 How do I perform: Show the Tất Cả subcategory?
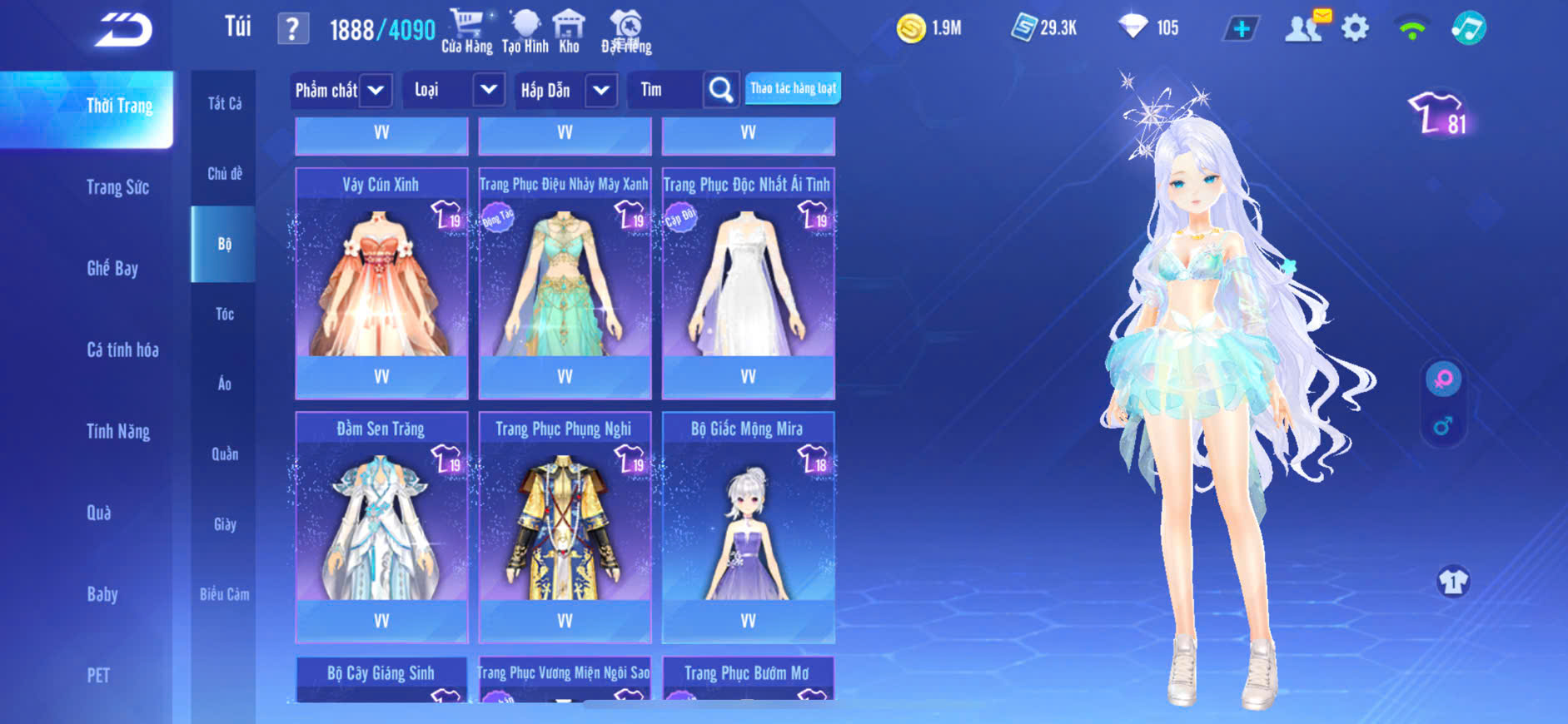click(224, 103)
